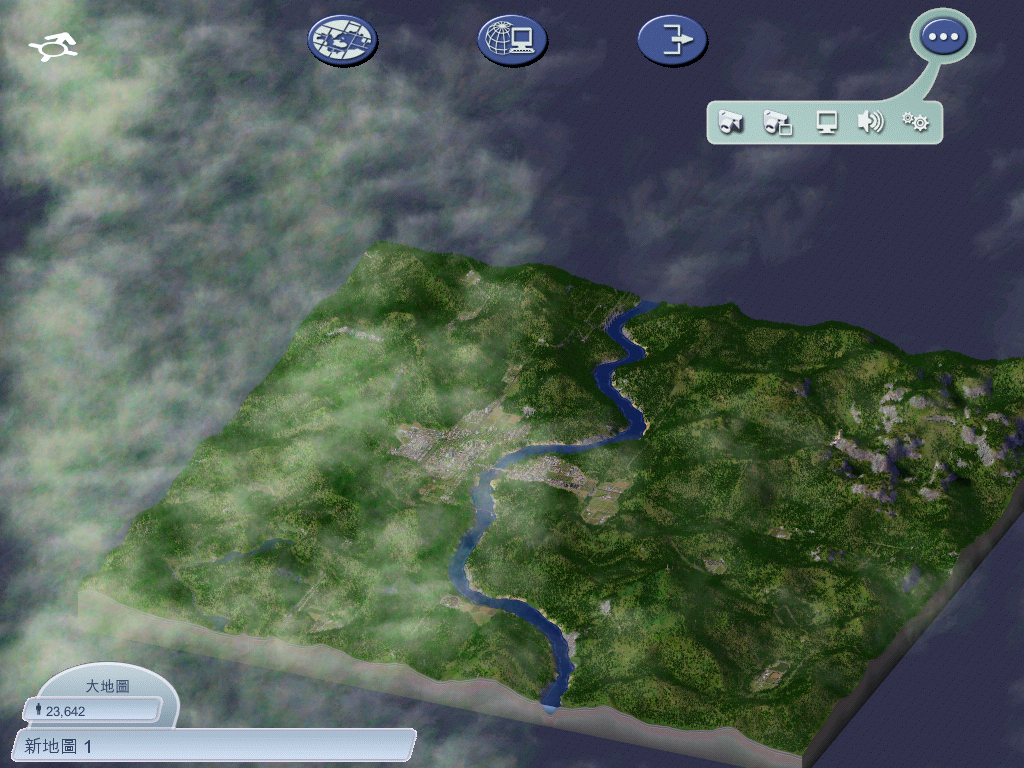Screen dimensions: 1024x768
Task: Click the globe and computer online button
Action: (x=512, y=41)
